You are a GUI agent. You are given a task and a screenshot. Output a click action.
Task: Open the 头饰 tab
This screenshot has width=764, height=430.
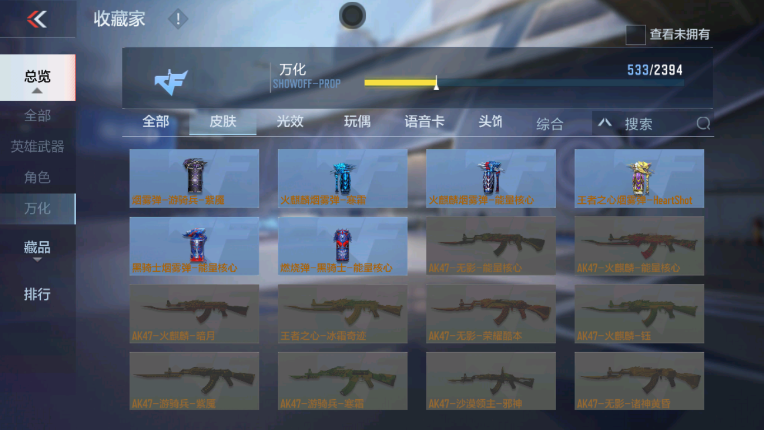(490, 122)
